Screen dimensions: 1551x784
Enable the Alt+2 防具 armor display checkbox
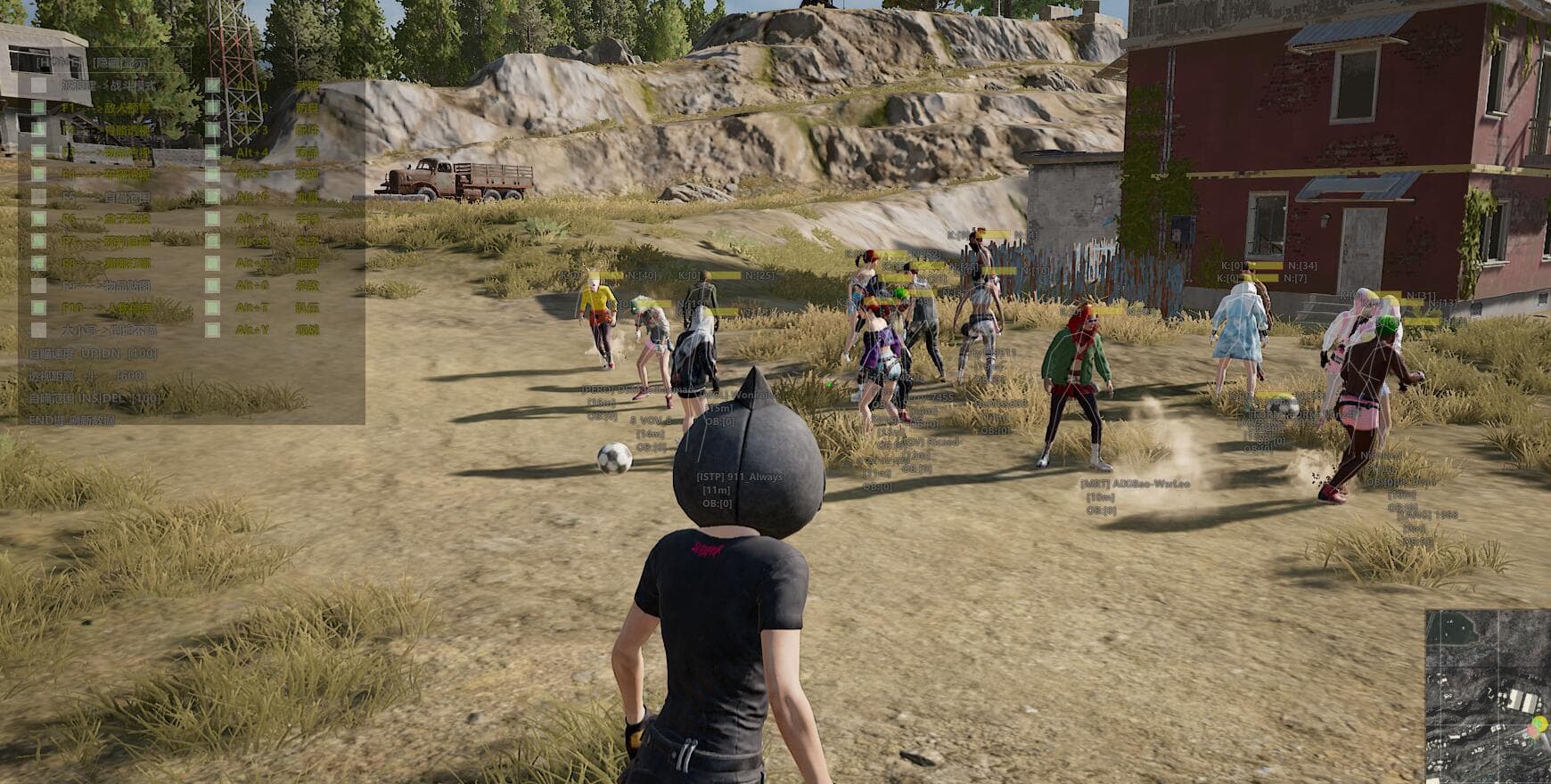(x=212, y=109)
